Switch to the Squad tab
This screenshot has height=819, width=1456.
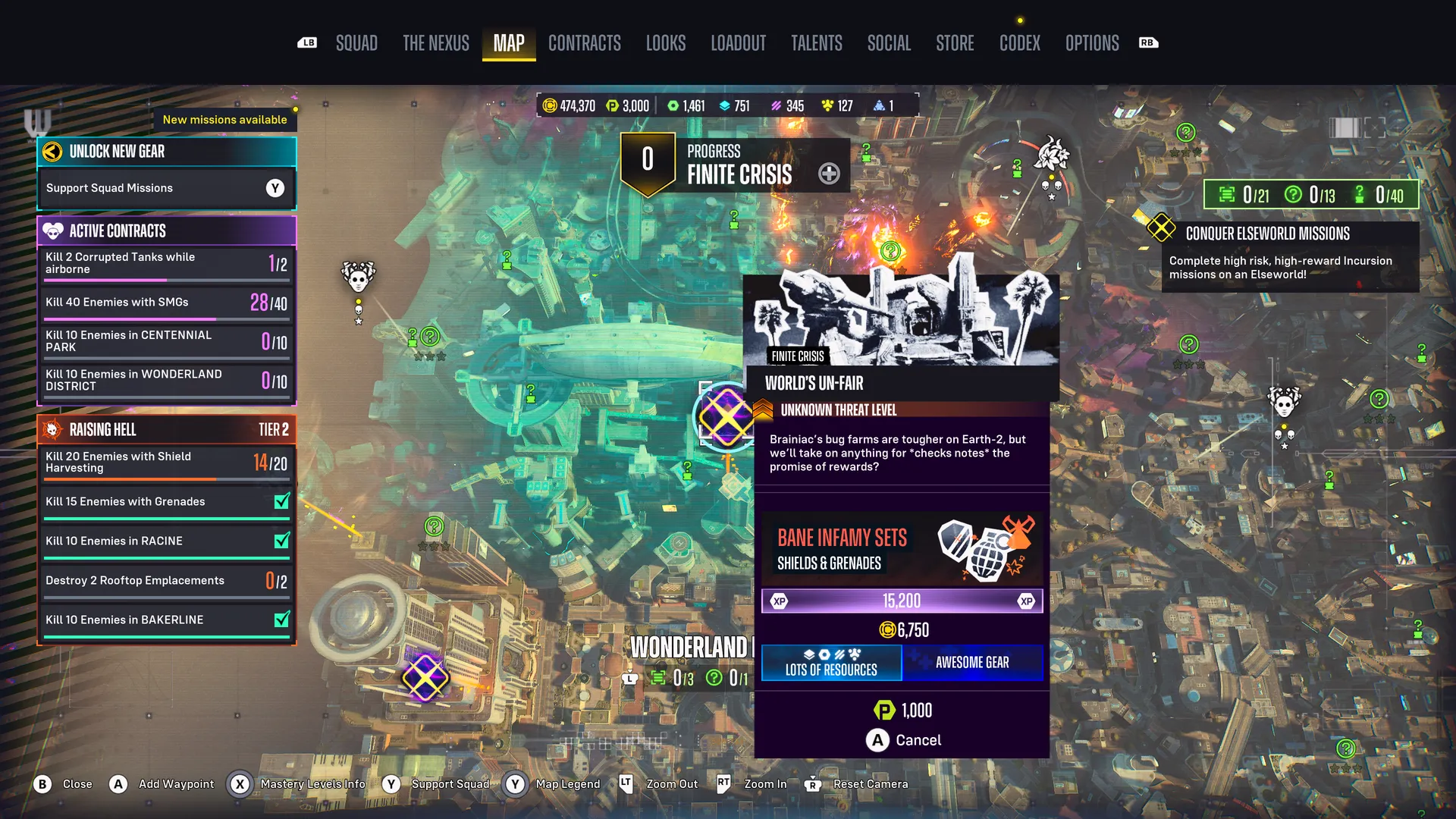(x=356, y=43)
